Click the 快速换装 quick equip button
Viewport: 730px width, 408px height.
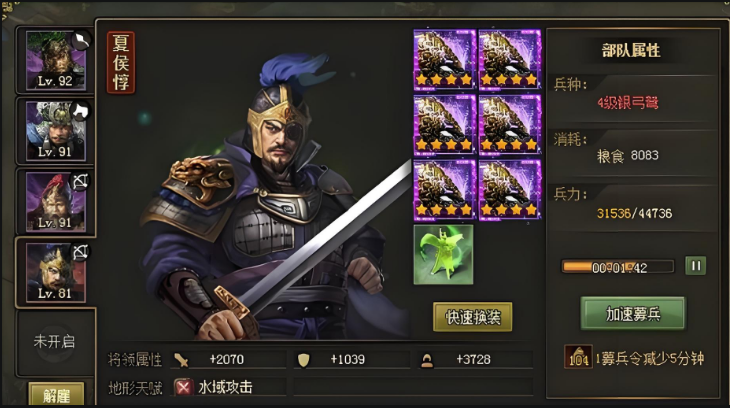[472, 317]
